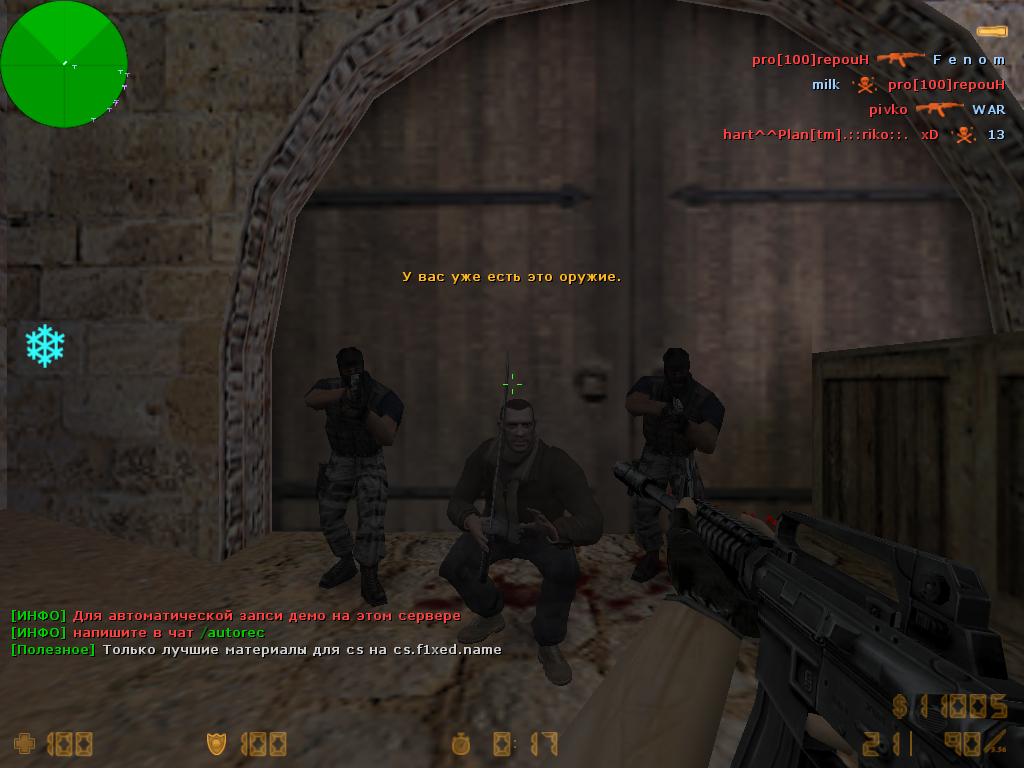Click the armor shield icon
The height and width of the screenshot is (768, 1024).
[216, 743]
